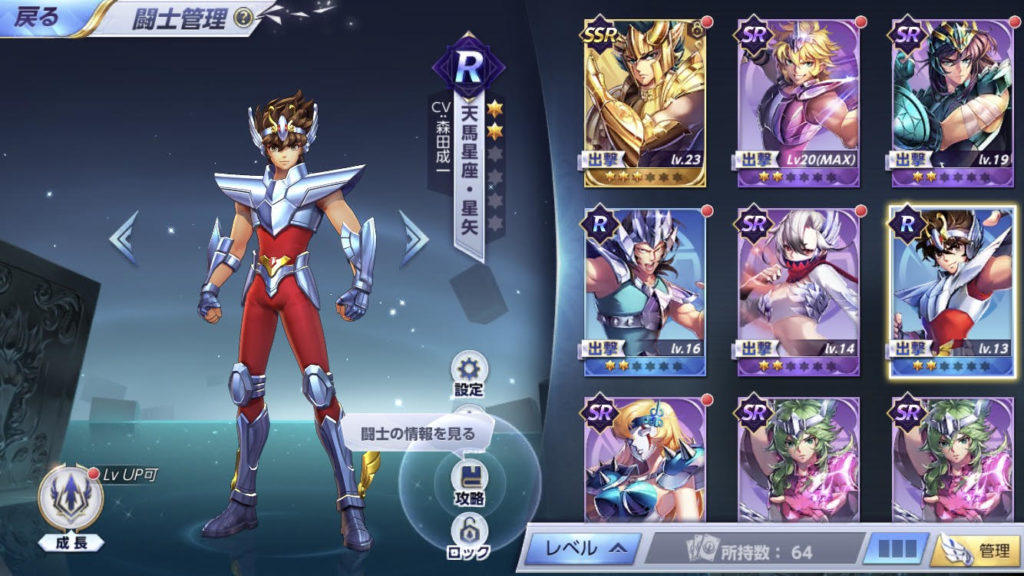1024x576 pixels.
Task: Select the SSR gold saint card lv.23
Action: (x=645, y=102)
